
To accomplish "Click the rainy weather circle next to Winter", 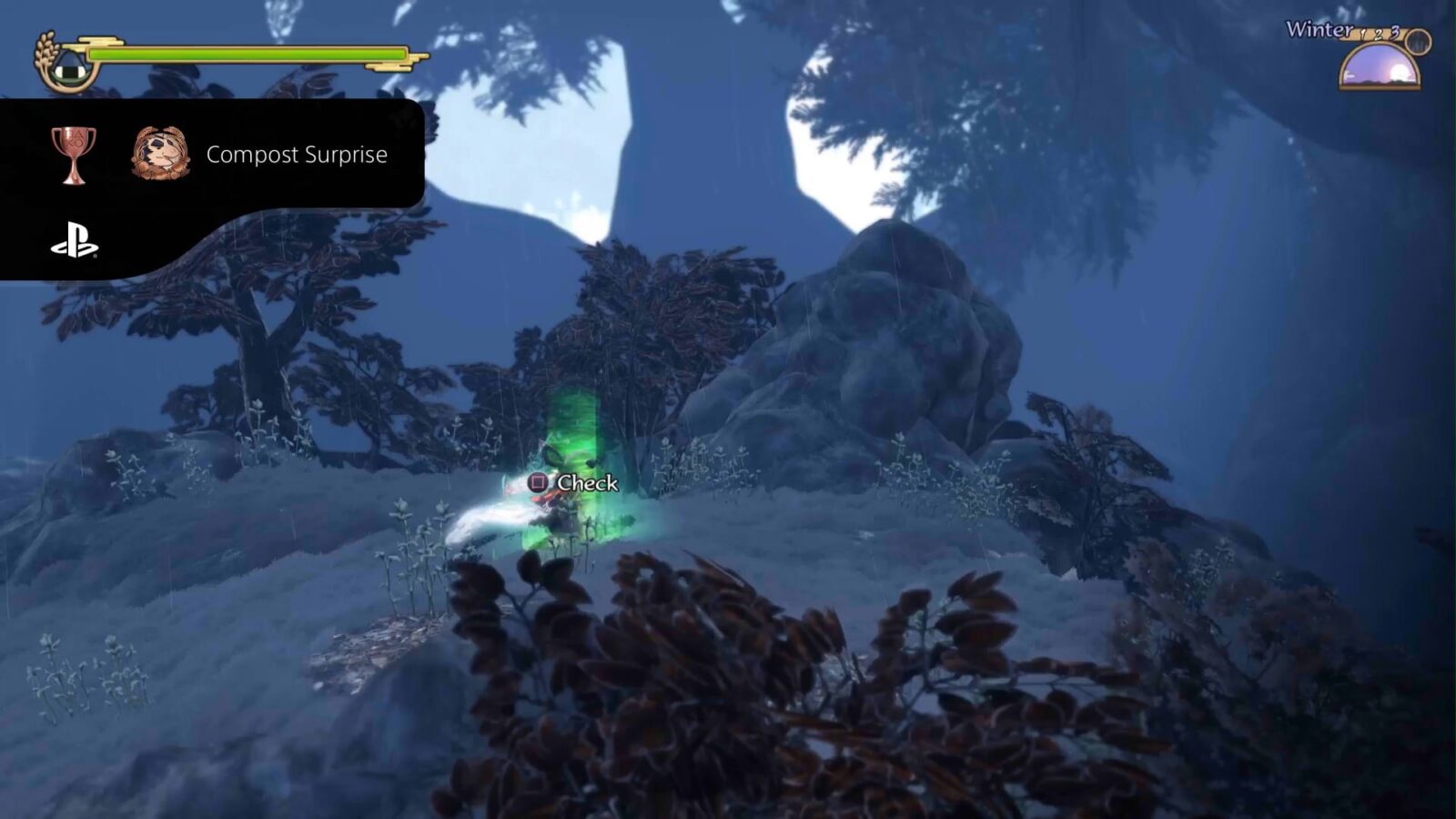I will click(x=1418, y=43).
